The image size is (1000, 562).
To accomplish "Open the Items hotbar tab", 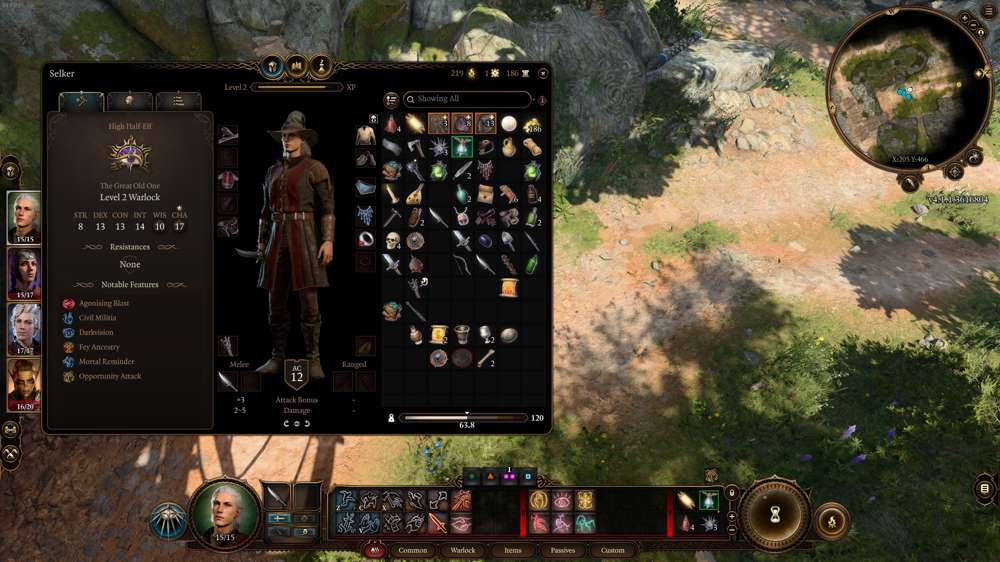I will [x=512, y=550].
